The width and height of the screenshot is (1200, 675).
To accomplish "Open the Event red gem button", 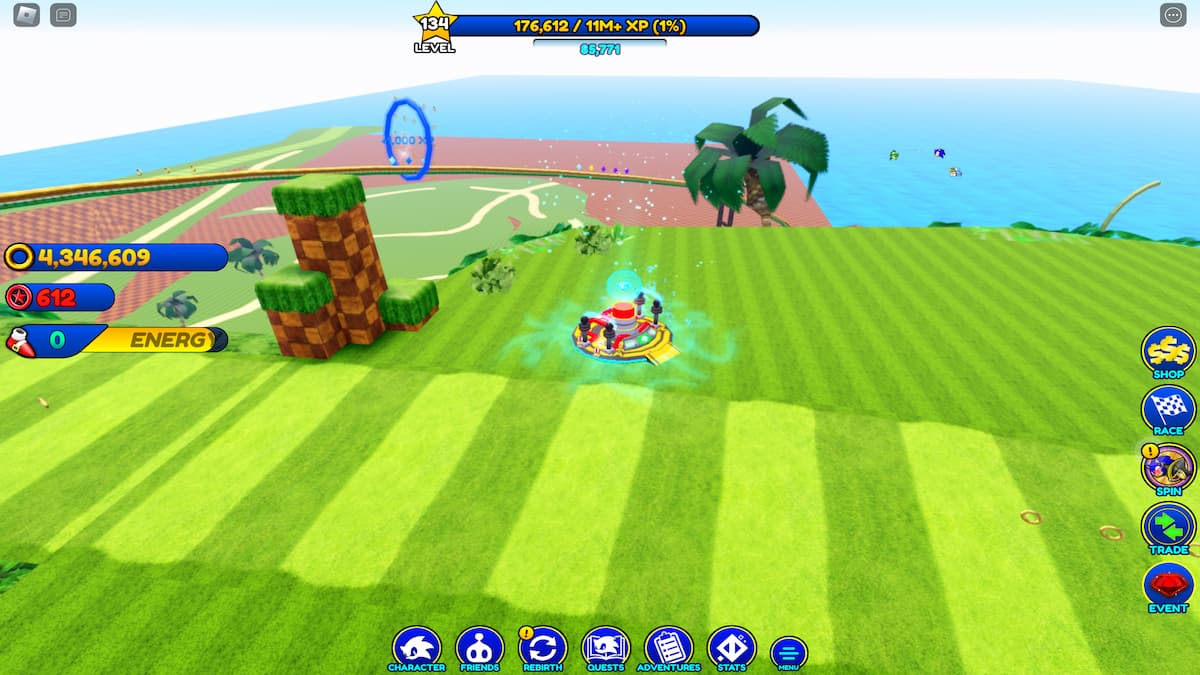I will point(1168,585).
